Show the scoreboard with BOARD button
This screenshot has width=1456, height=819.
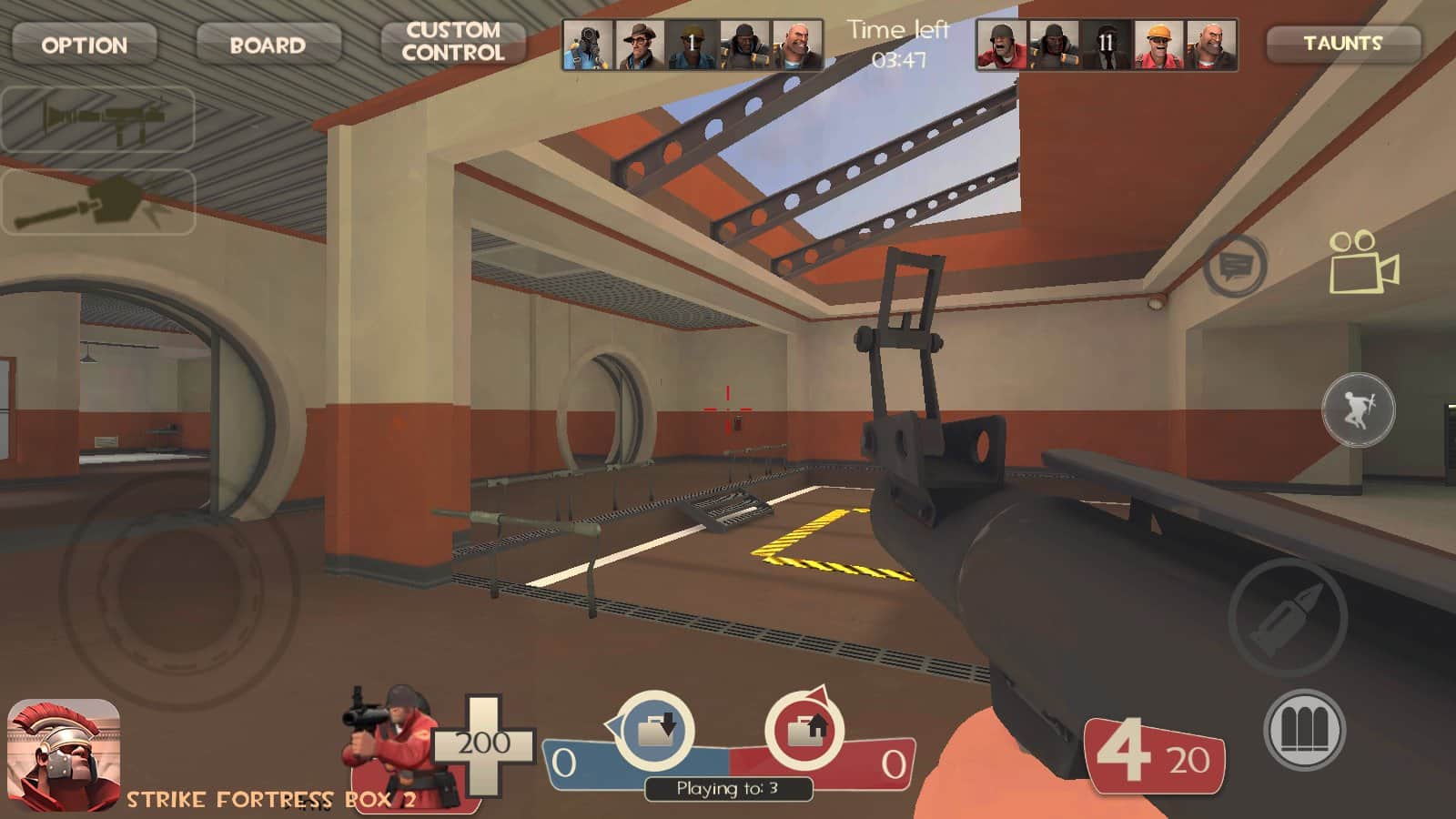pos(268,44)
